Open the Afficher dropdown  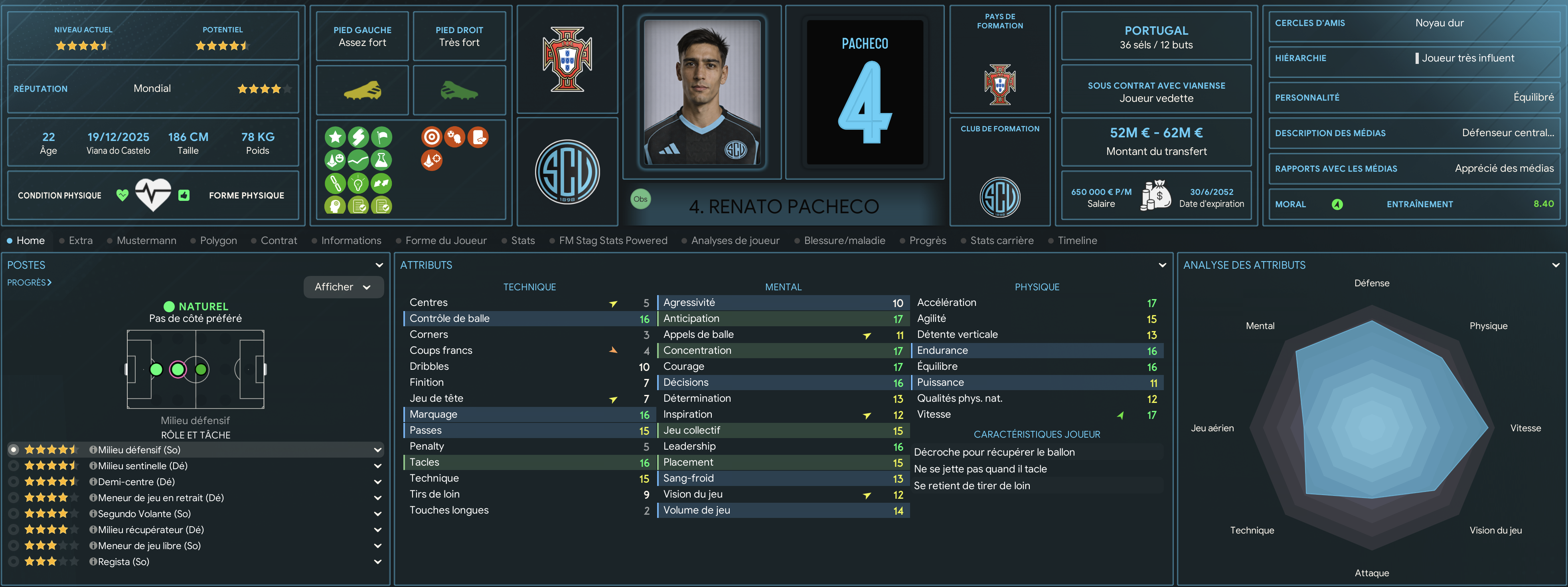coord(343,287)
